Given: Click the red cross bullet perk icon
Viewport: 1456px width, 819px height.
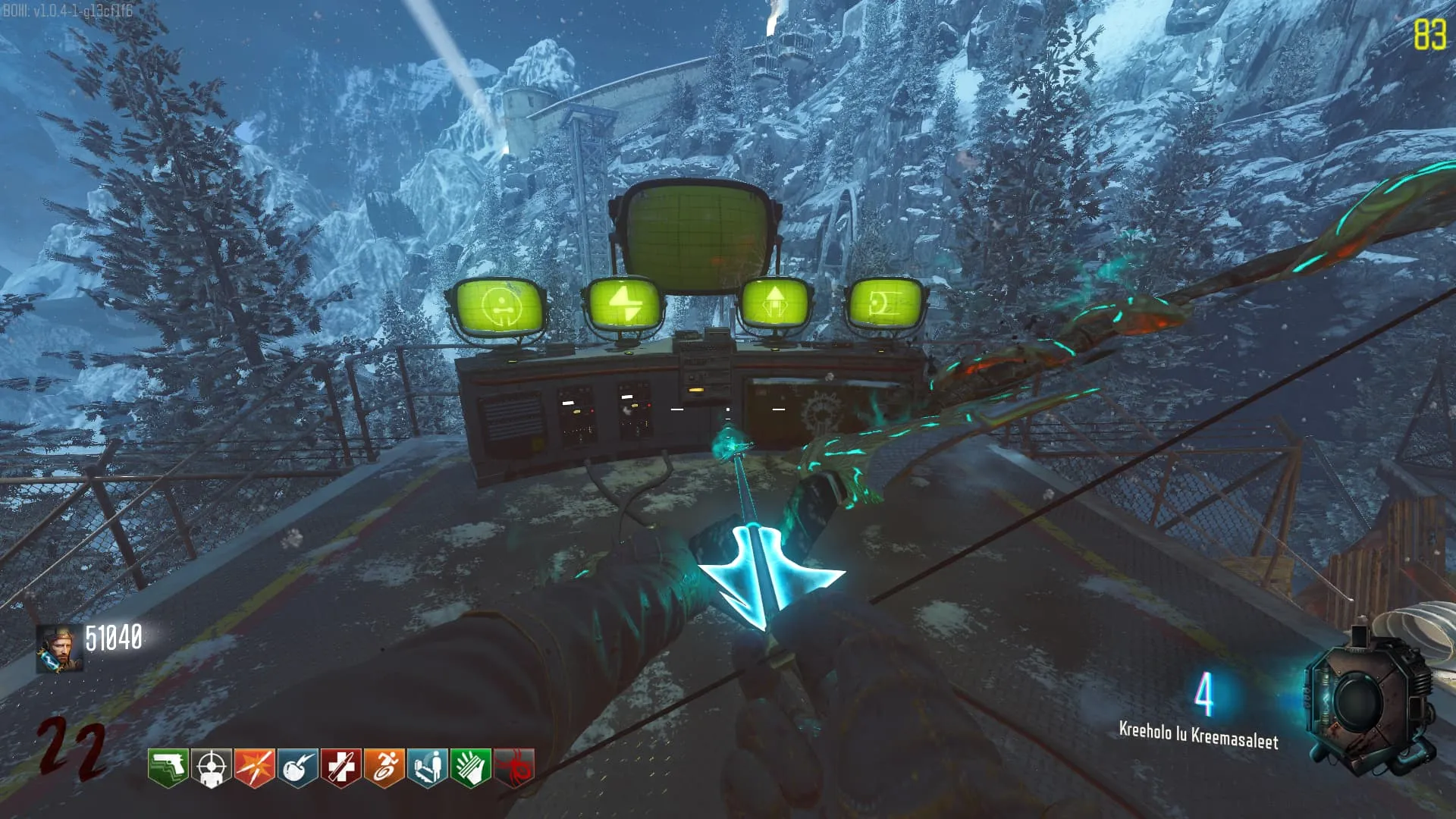Looking at the screenshot, I should (x=341, y=767).
